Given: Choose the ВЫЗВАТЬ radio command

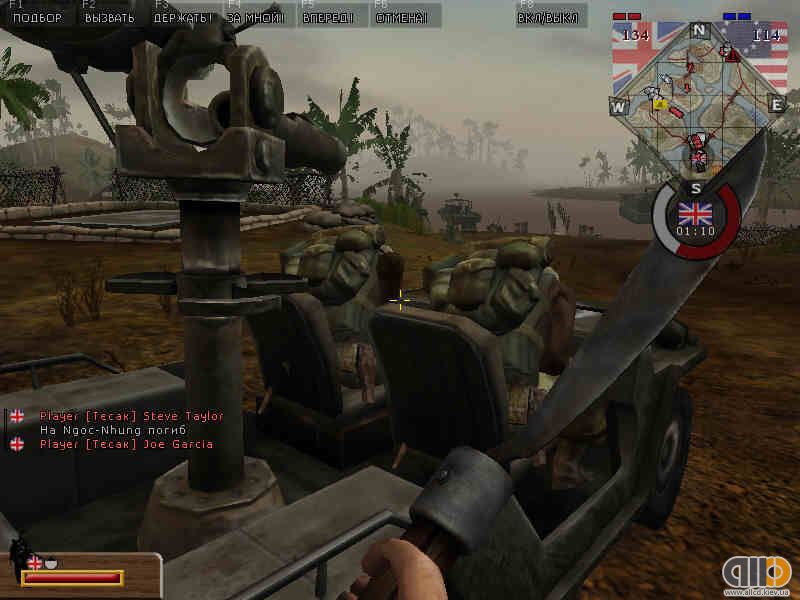Looking at the screenshot, I should tap(110, 17).
